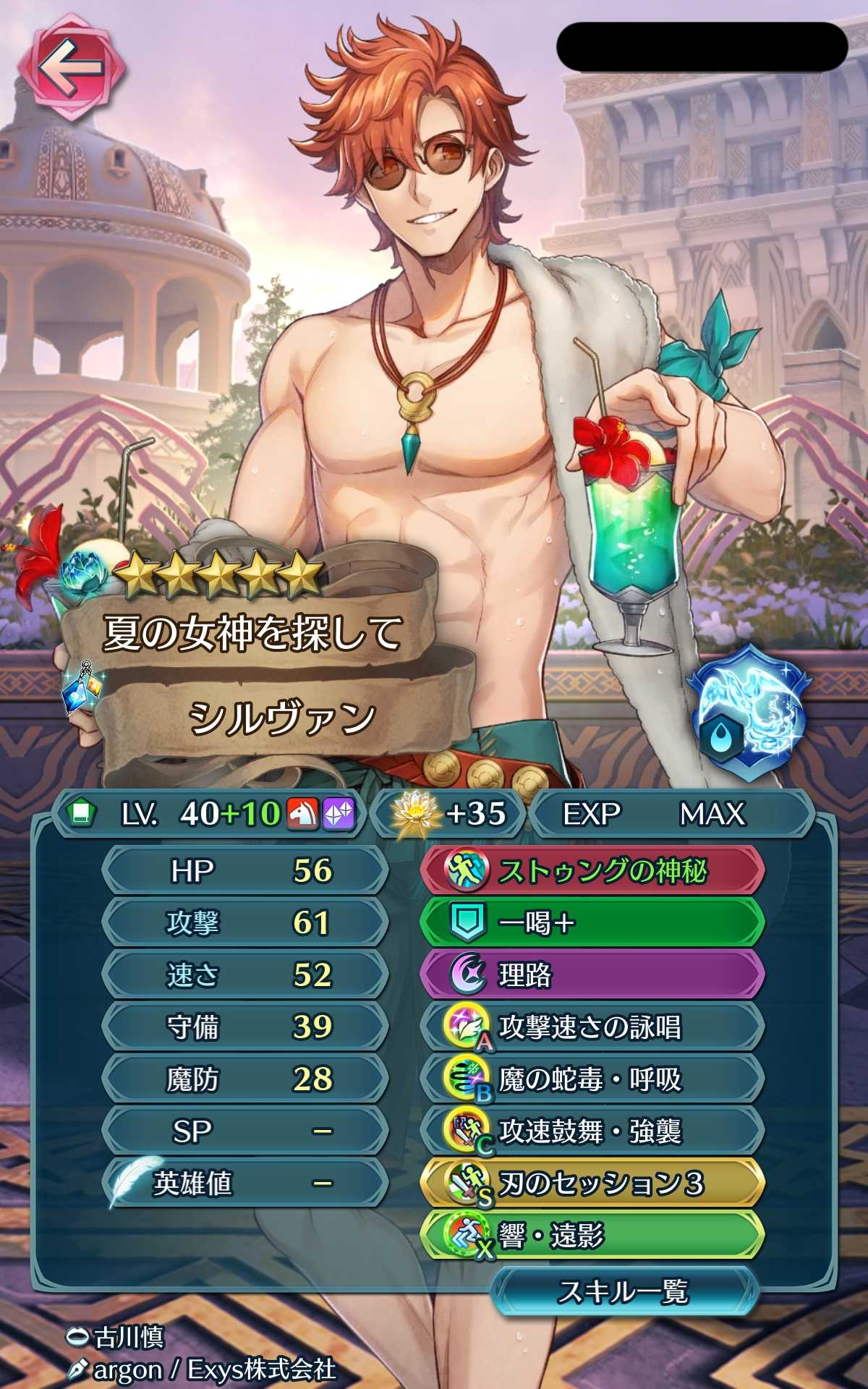
Task: Choose the 理路 special skill
Action: 592,974
